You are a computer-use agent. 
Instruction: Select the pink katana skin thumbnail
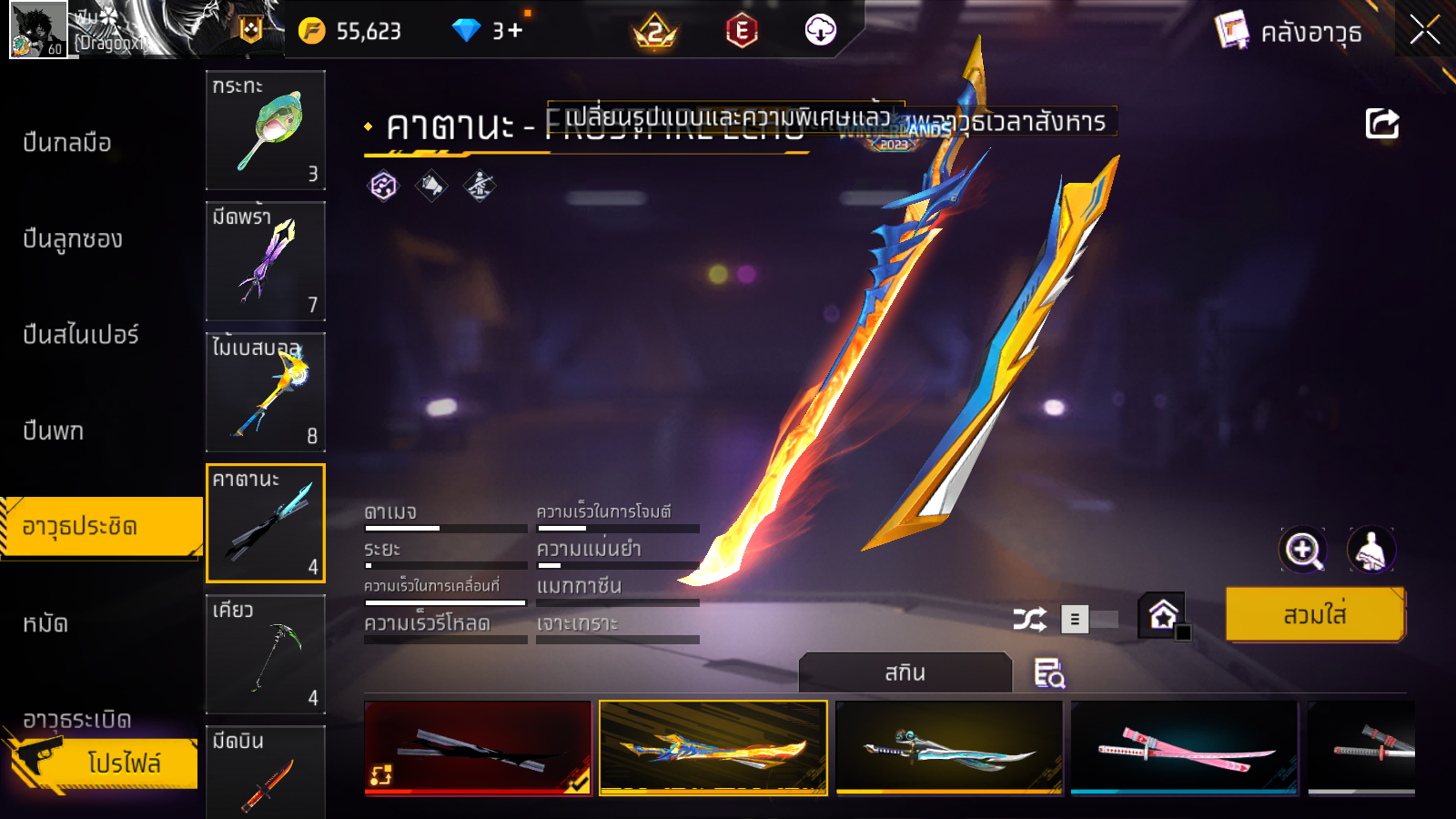click(1184, 748)
